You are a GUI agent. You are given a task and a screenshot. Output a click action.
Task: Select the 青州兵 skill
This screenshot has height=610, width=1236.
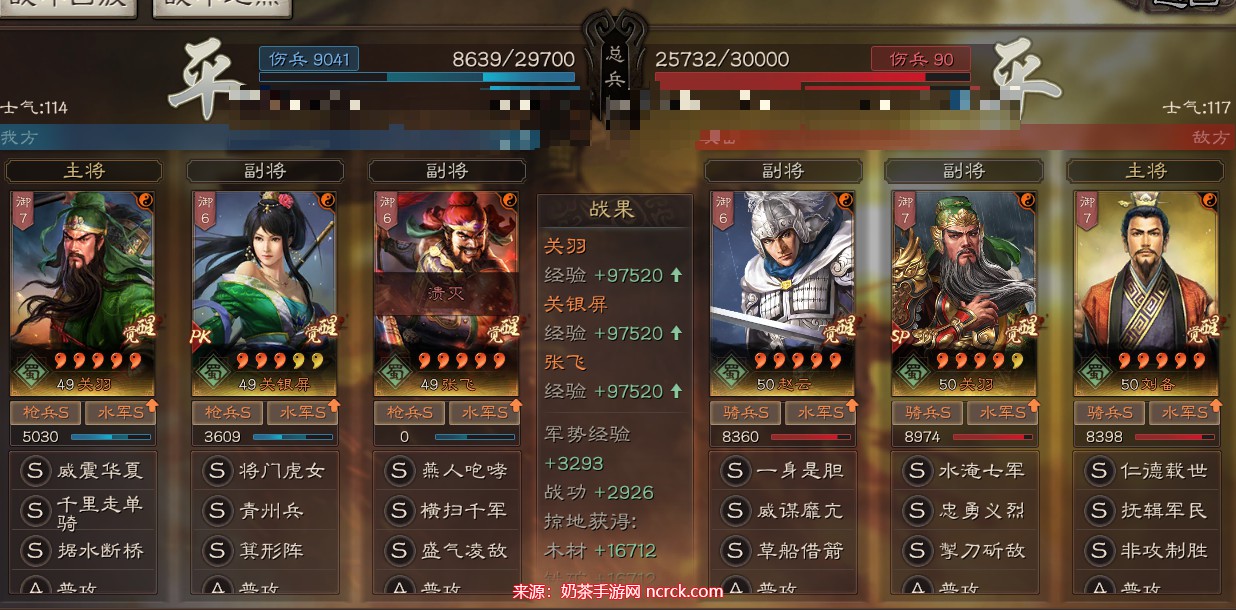click(264, 511)
